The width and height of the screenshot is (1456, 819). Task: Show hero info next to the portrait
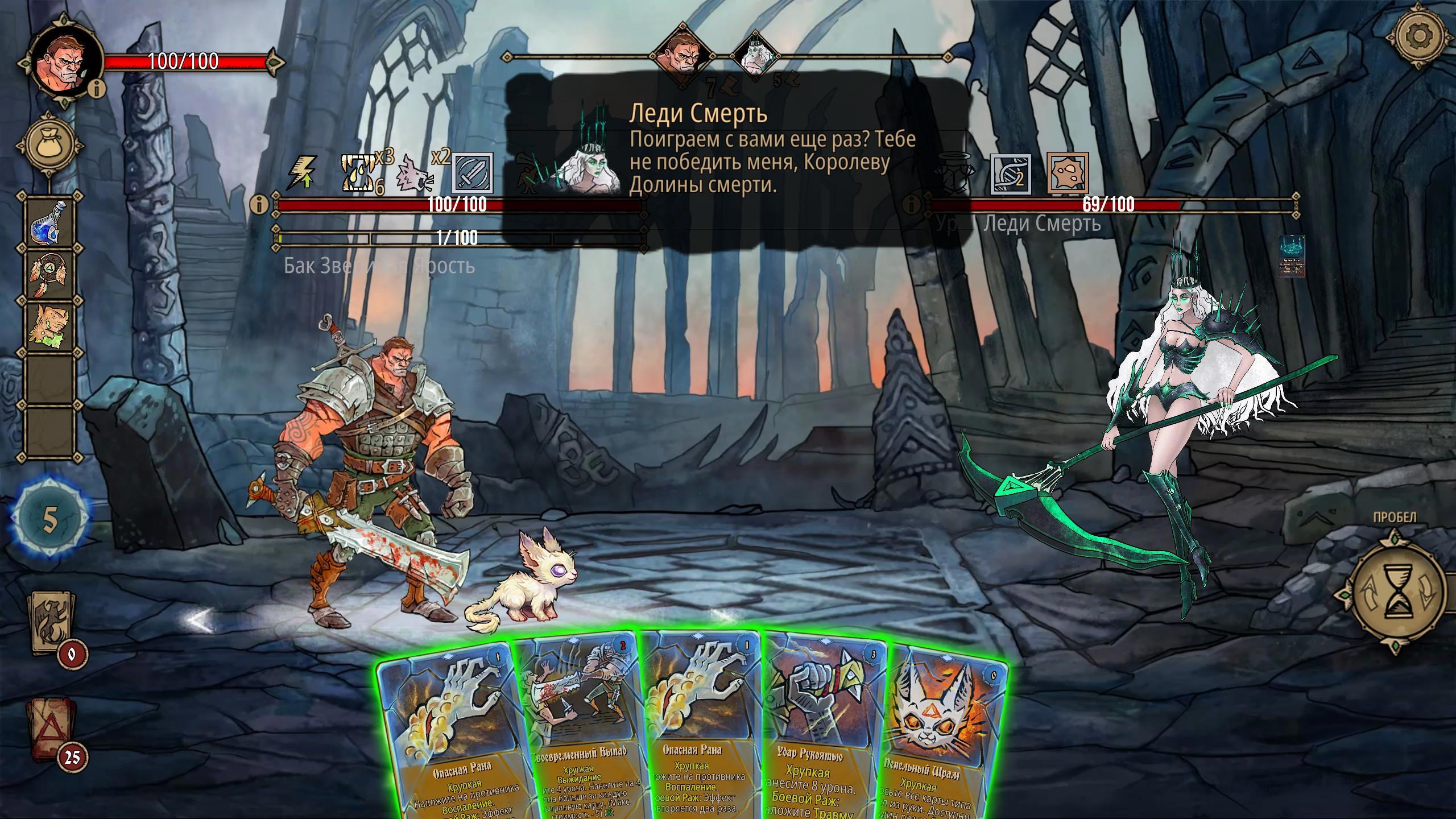point(100,89)
